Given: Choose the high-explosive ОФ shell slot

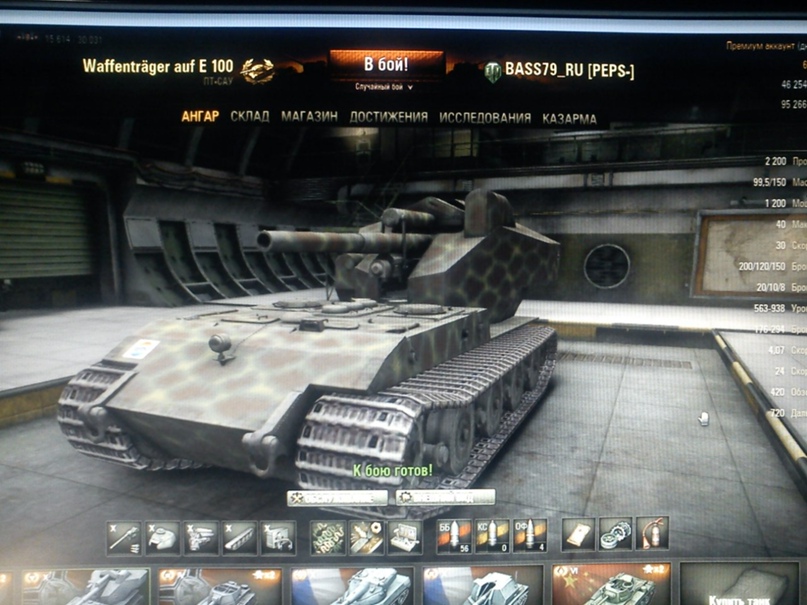Looking at the screenshot, I should coord(530,536).
